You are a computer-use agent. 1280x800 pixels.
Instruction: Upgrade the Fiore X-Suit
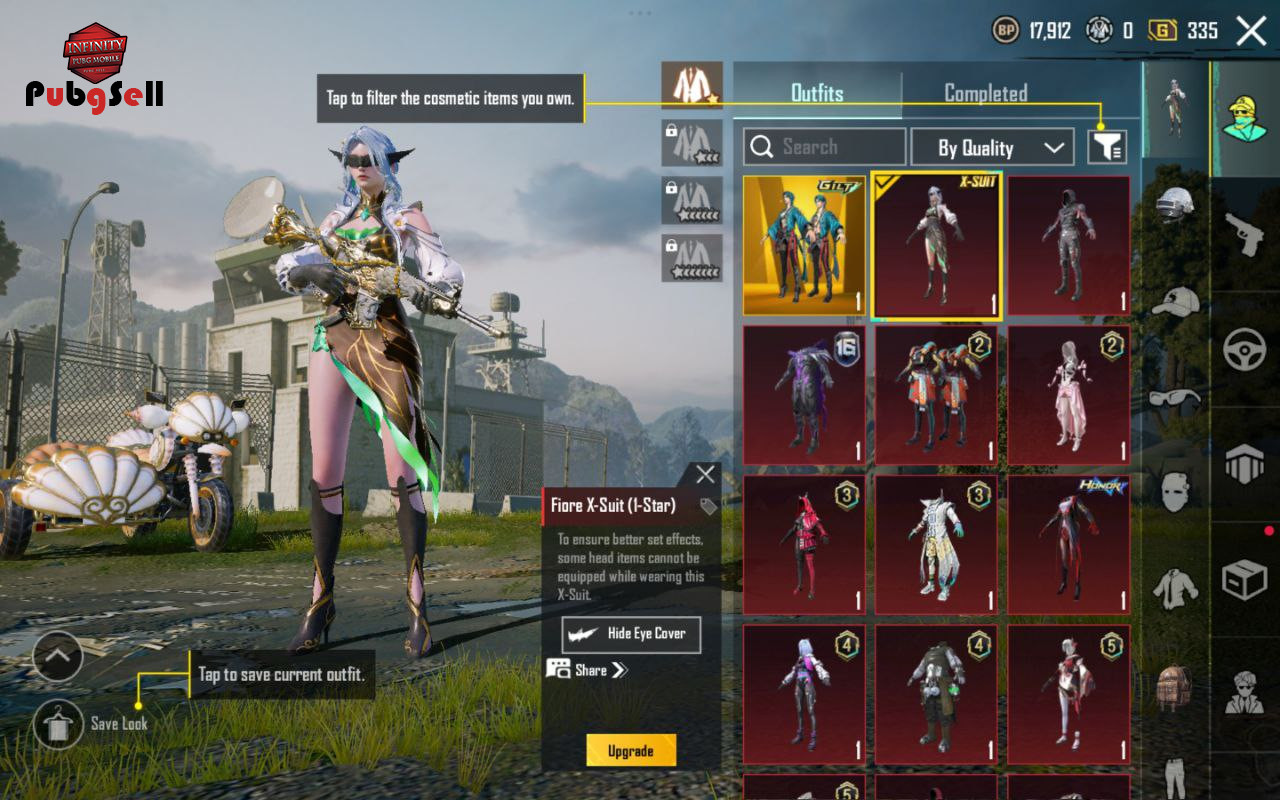(631, 751)
